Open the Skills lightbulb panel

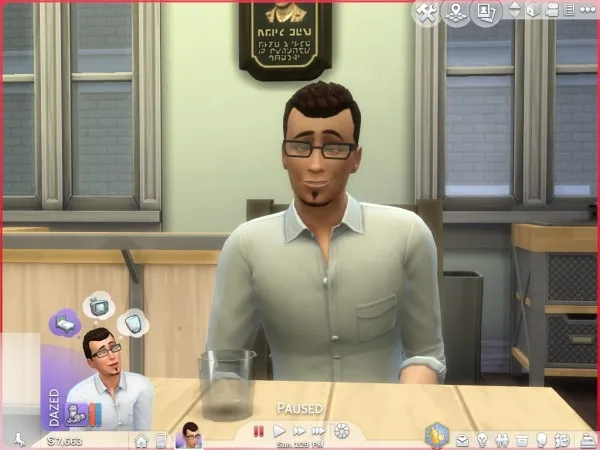coord(482,439)
